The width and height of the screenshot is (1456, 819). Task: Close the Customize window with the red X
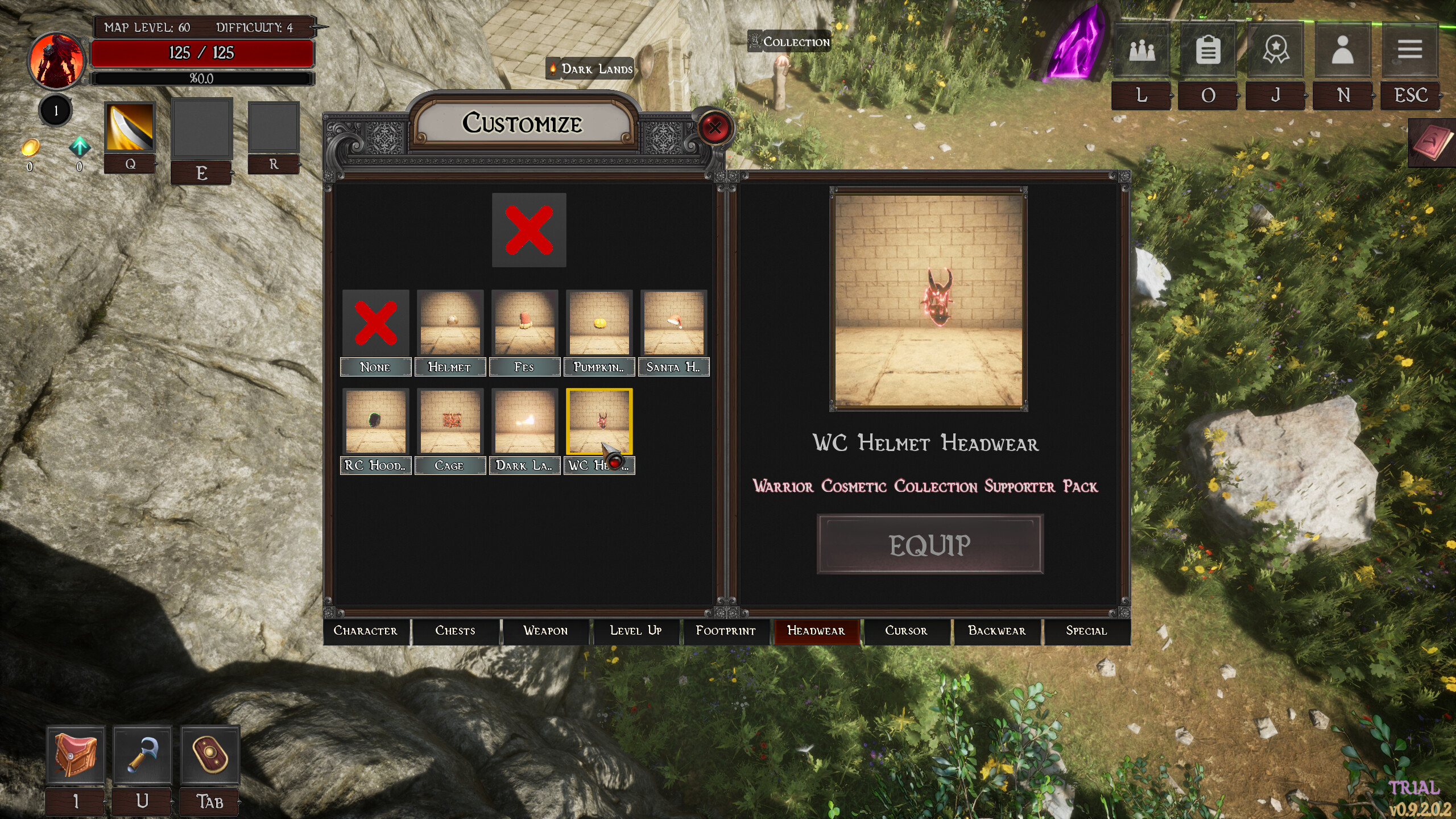[x=715, y=128]
